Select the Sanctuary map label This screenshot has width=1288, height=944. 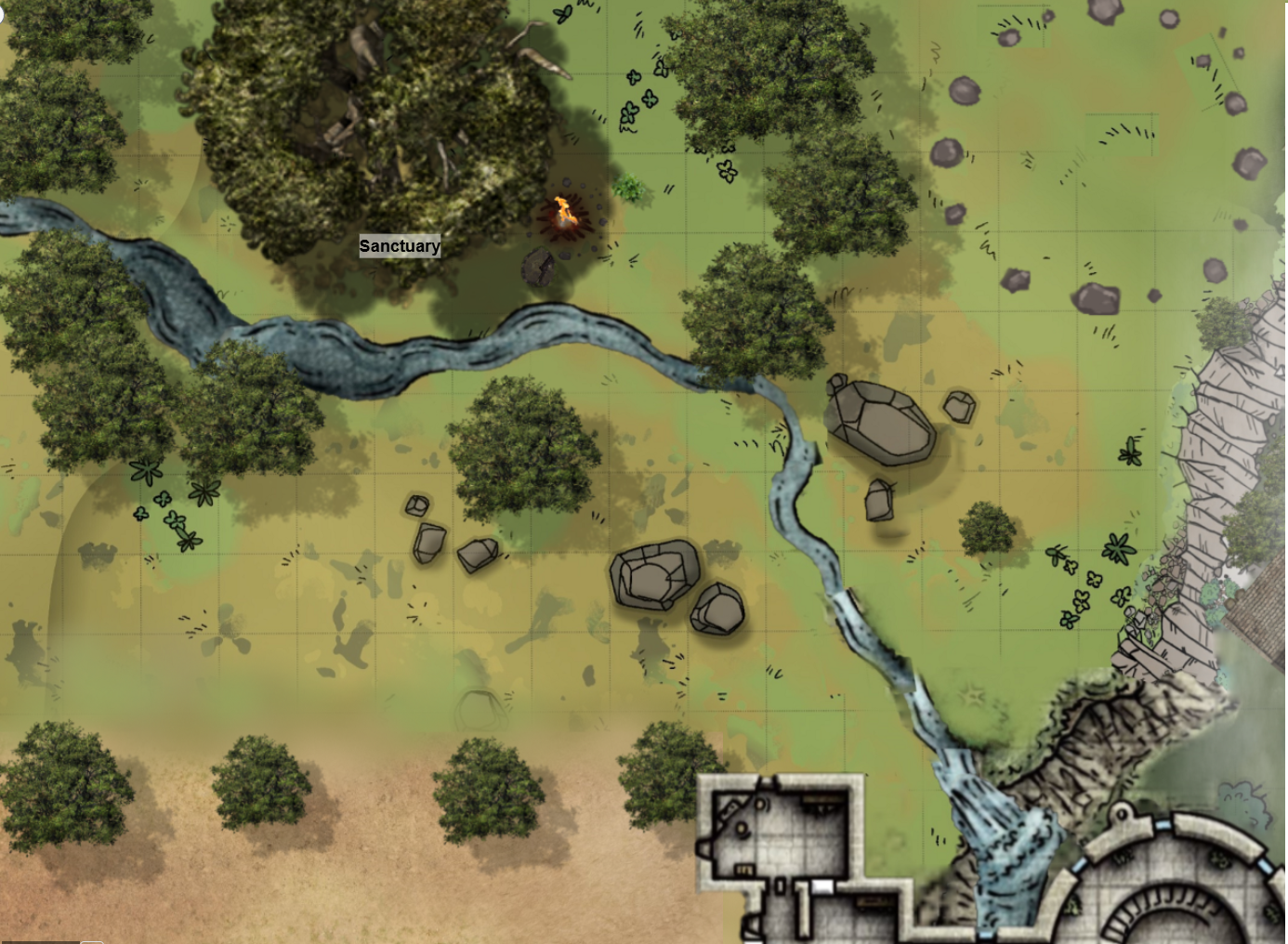(x=400, y=246)
